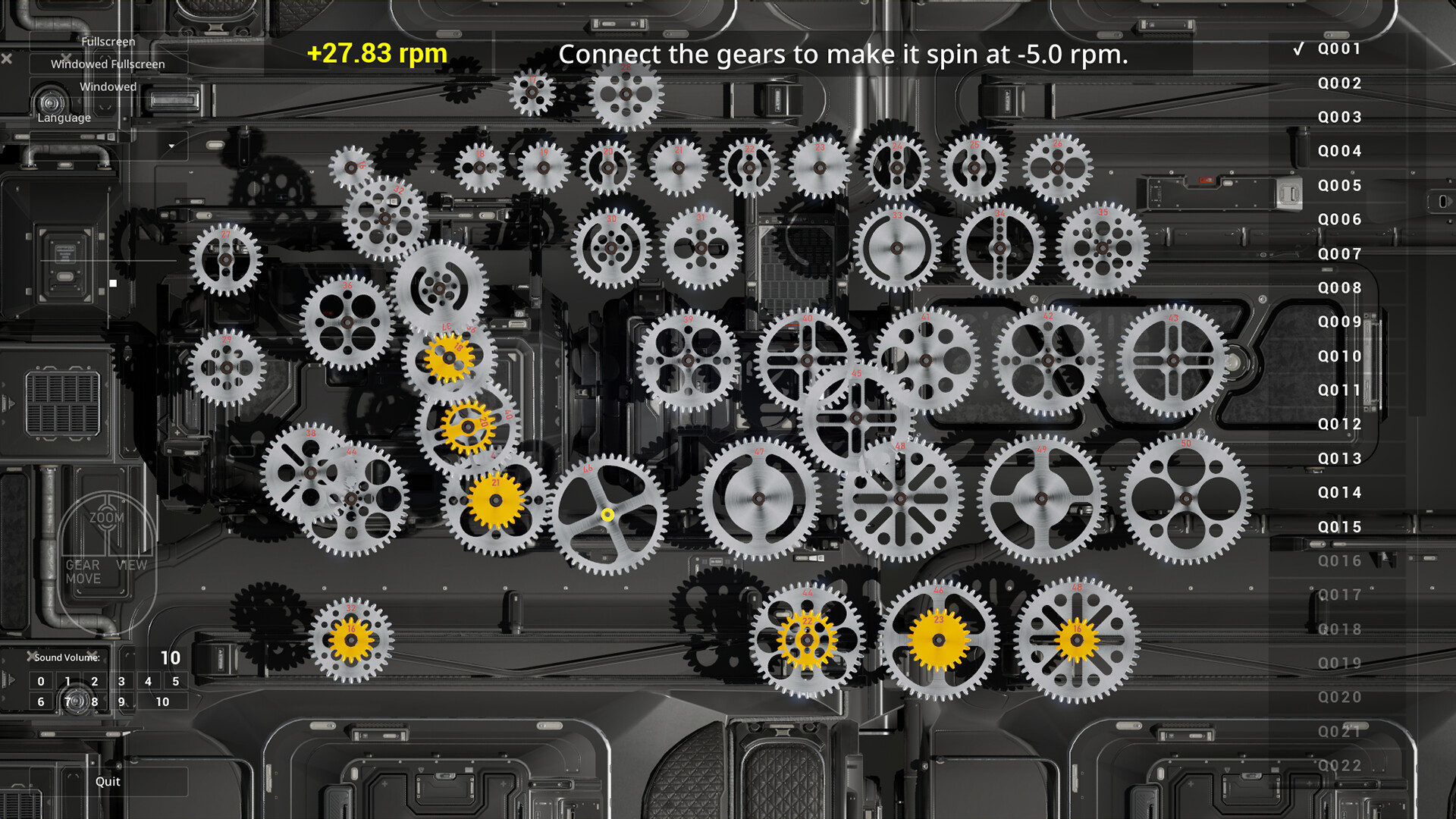Image resolution: width=1456 pixels, height=819 pixels.
Task: Click the Fullscreen option
Action: point(108,42)
